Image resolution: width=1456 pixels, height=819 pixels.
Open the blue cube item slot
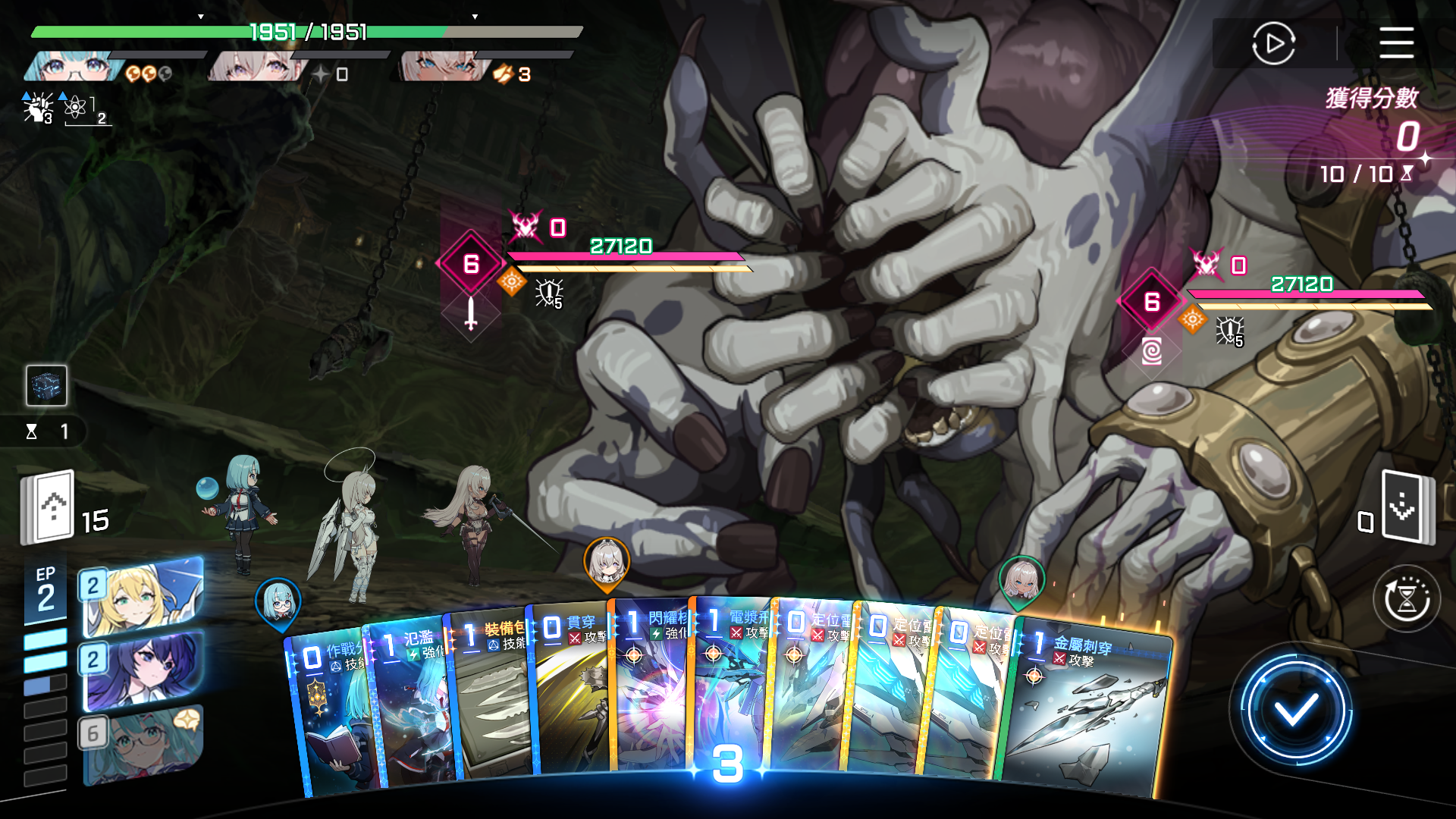[46, 385]
